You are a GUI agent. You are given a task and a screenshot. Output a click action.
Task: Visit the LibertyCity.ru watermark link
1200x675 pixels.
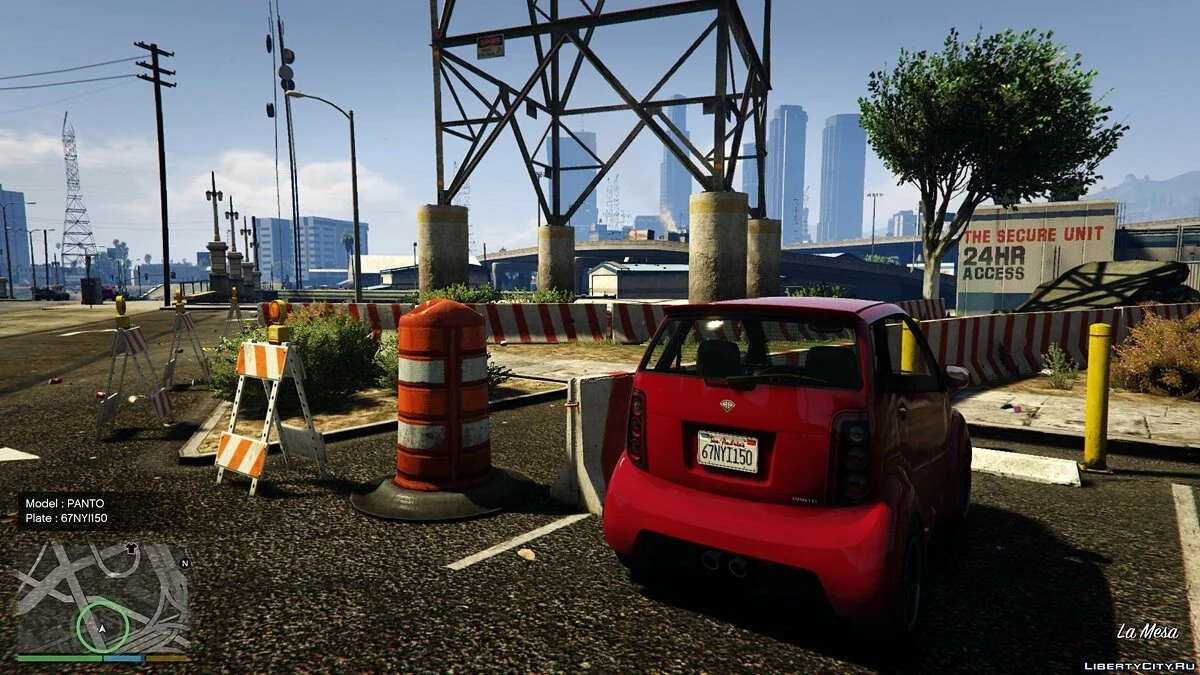[1138, 665]
